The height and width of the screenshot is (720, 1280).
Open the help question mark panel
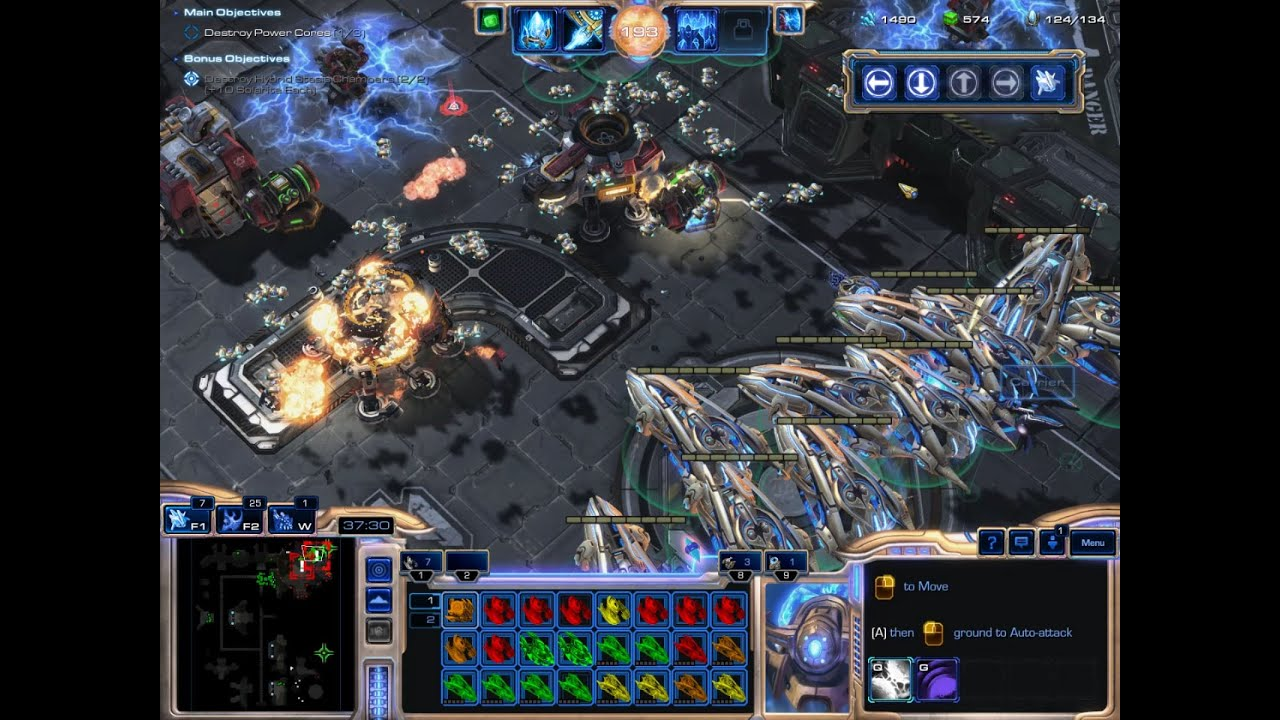click(991, 543)
